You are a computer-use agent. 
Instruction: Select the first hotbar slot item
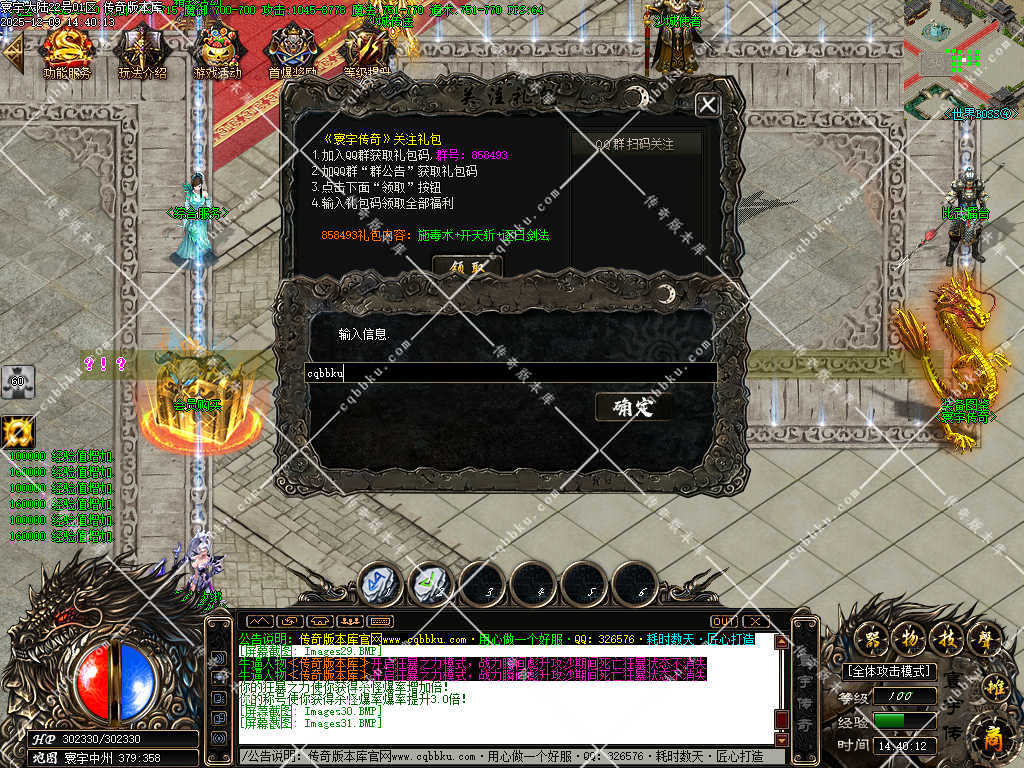pos(380,584)
